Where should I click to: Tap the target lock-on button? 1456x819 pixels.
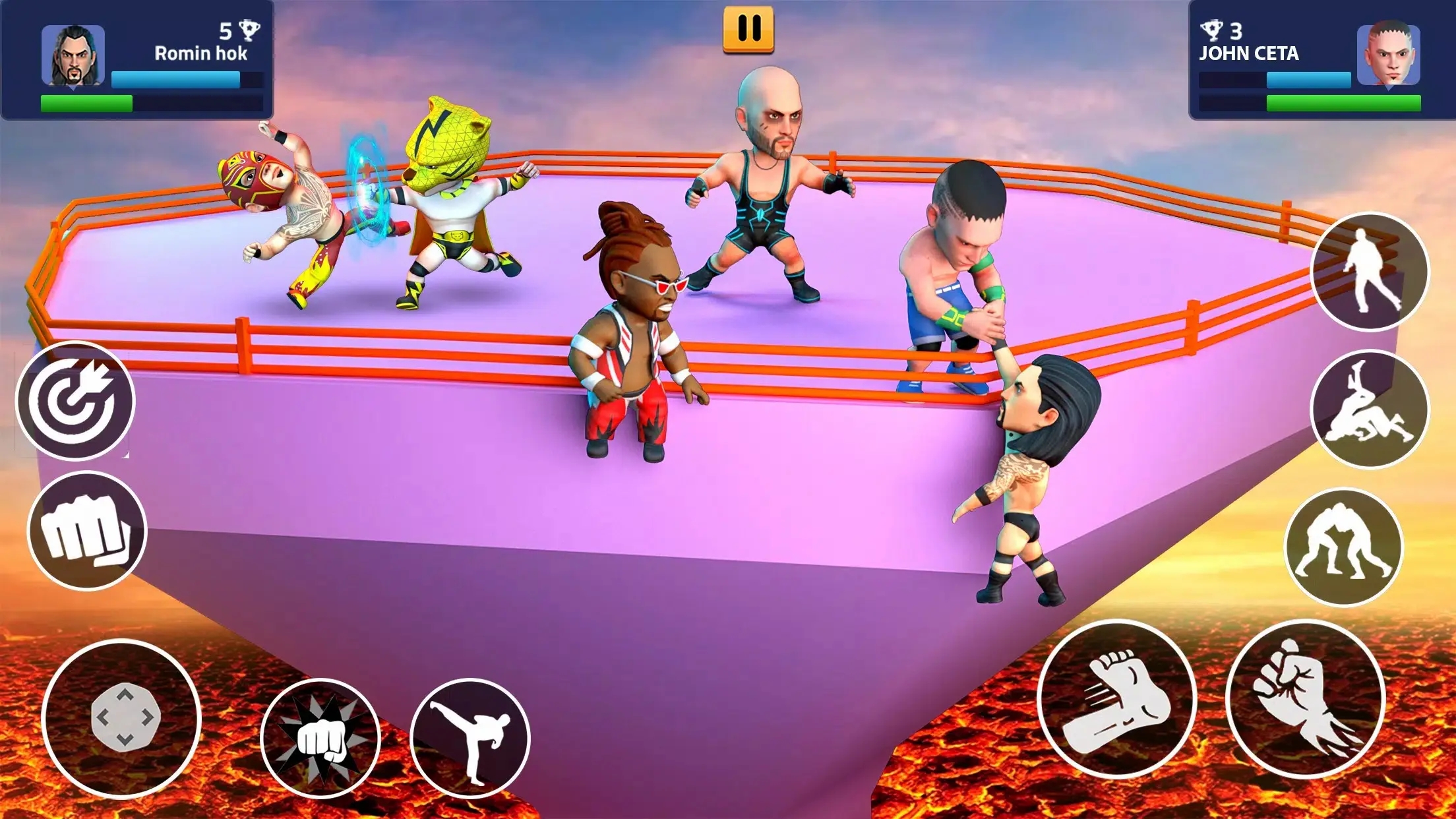(75, 401)
